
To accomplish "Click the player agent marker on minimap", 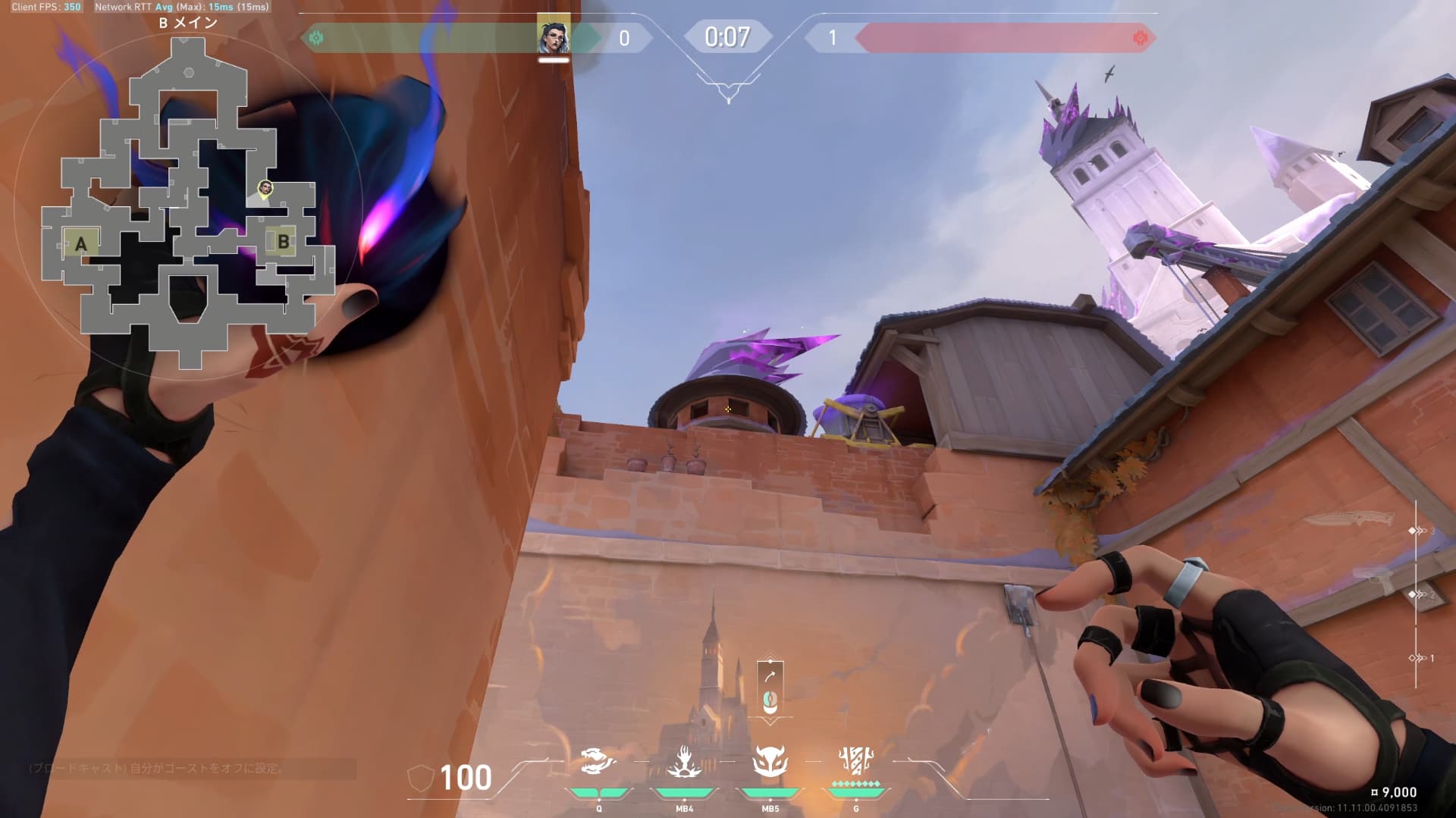I will coord(265,188).
